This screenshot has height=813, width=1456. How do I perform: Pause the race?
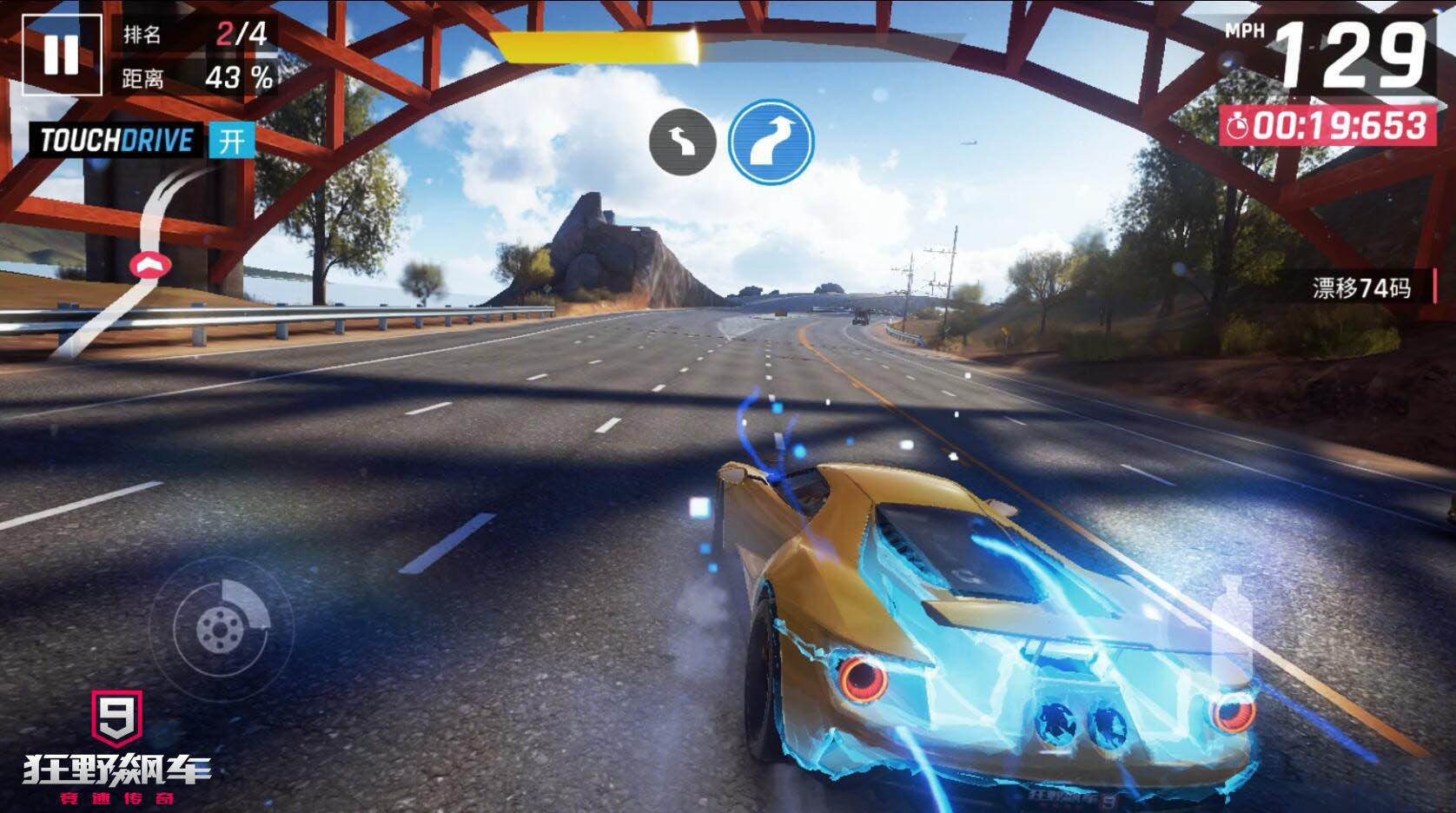[x=61, y=54]
